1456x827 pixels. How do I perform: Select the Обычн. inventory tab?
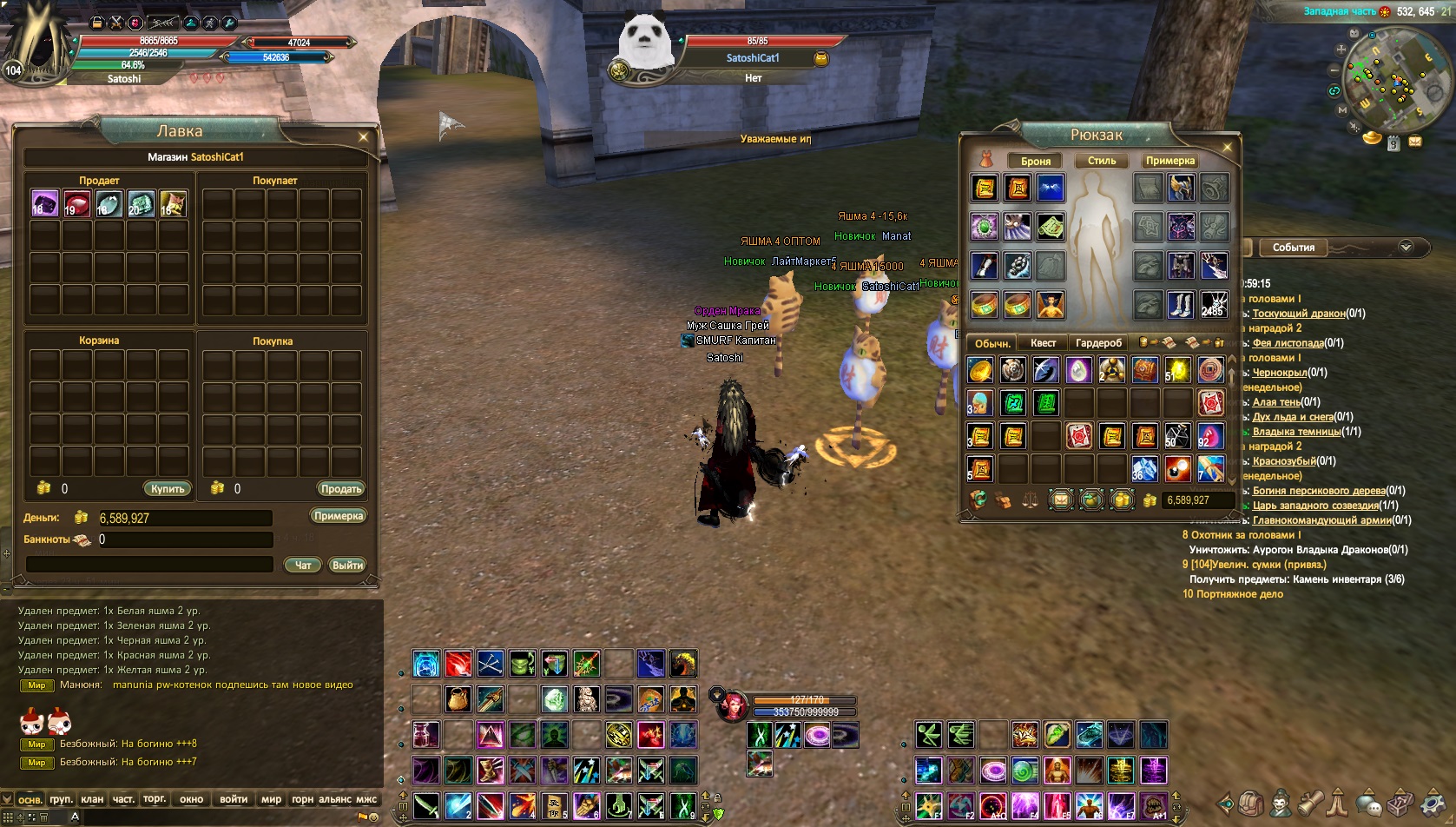pyautogui.click(x=992, y=343)
